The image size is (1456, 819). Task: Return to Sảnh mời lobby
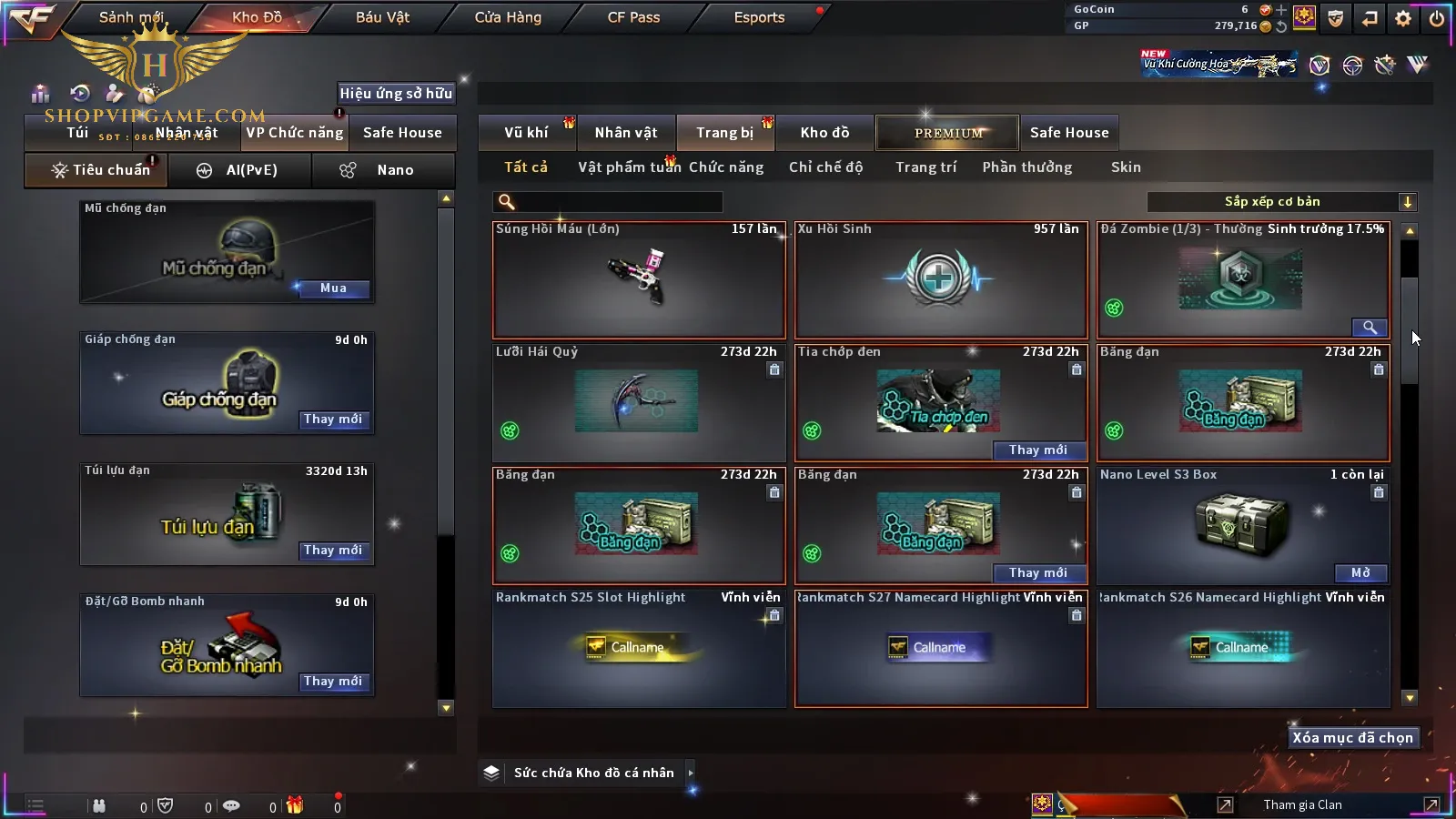(x=131, y=17)
